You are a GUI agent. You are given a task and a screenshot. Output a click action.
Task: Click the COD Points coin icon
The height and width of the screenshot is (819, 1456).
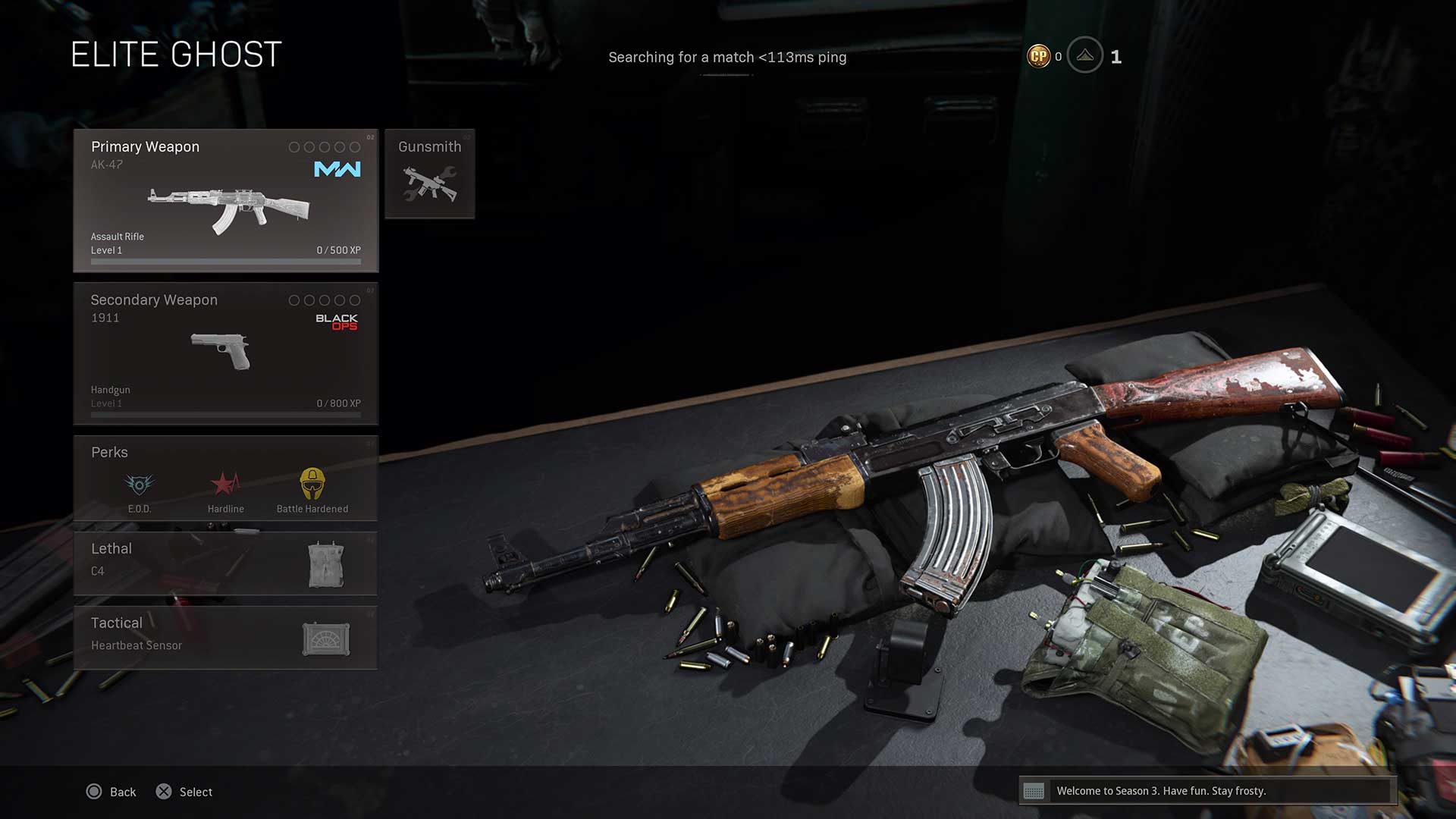[x=1038, y=56]
